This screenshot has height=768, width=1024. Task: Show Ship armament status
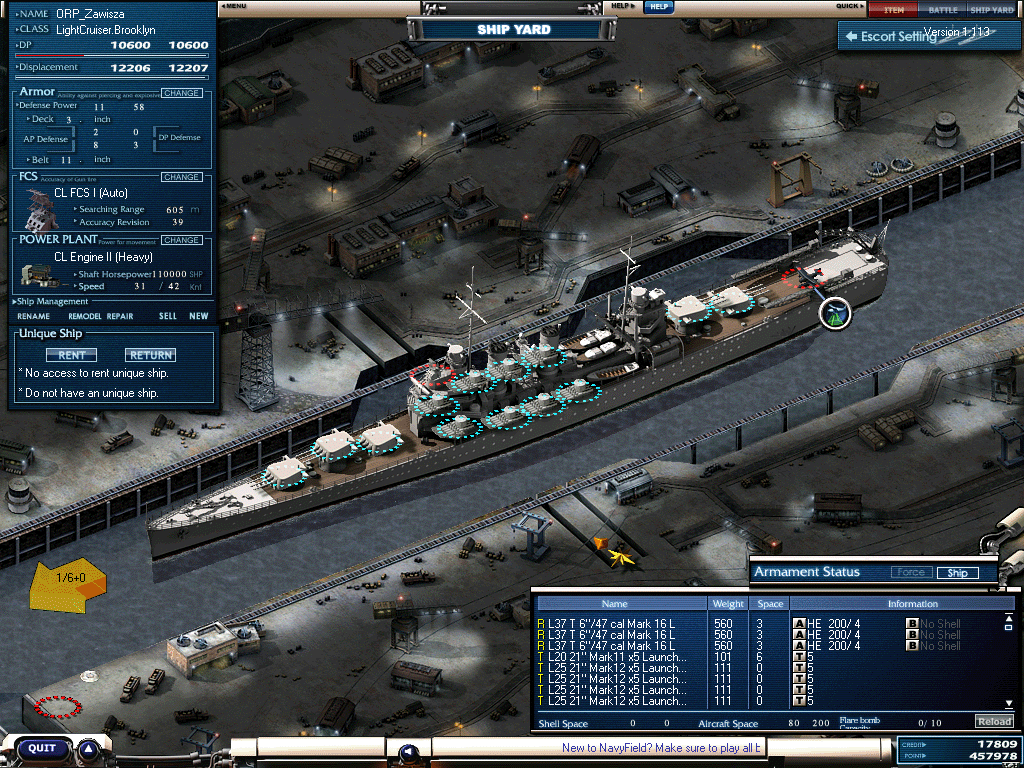(957, 573)
